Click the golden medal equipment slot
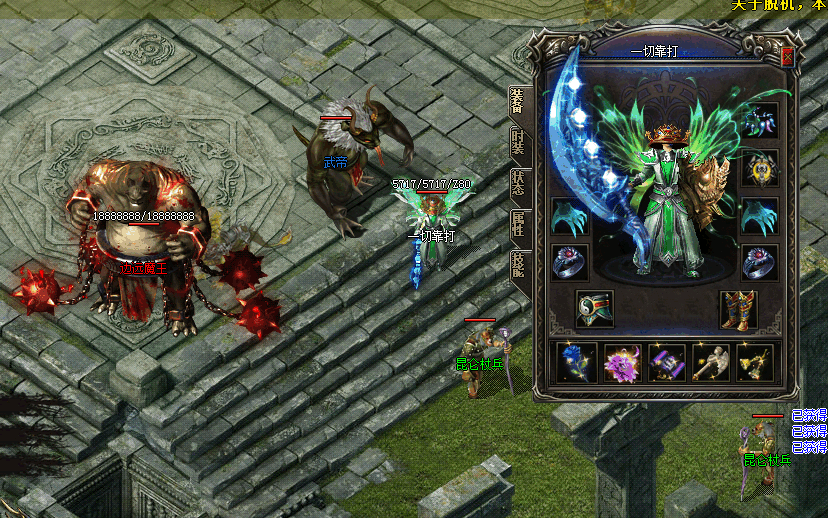The width and height of the screenshot is (828, 518). pos(760,168)
